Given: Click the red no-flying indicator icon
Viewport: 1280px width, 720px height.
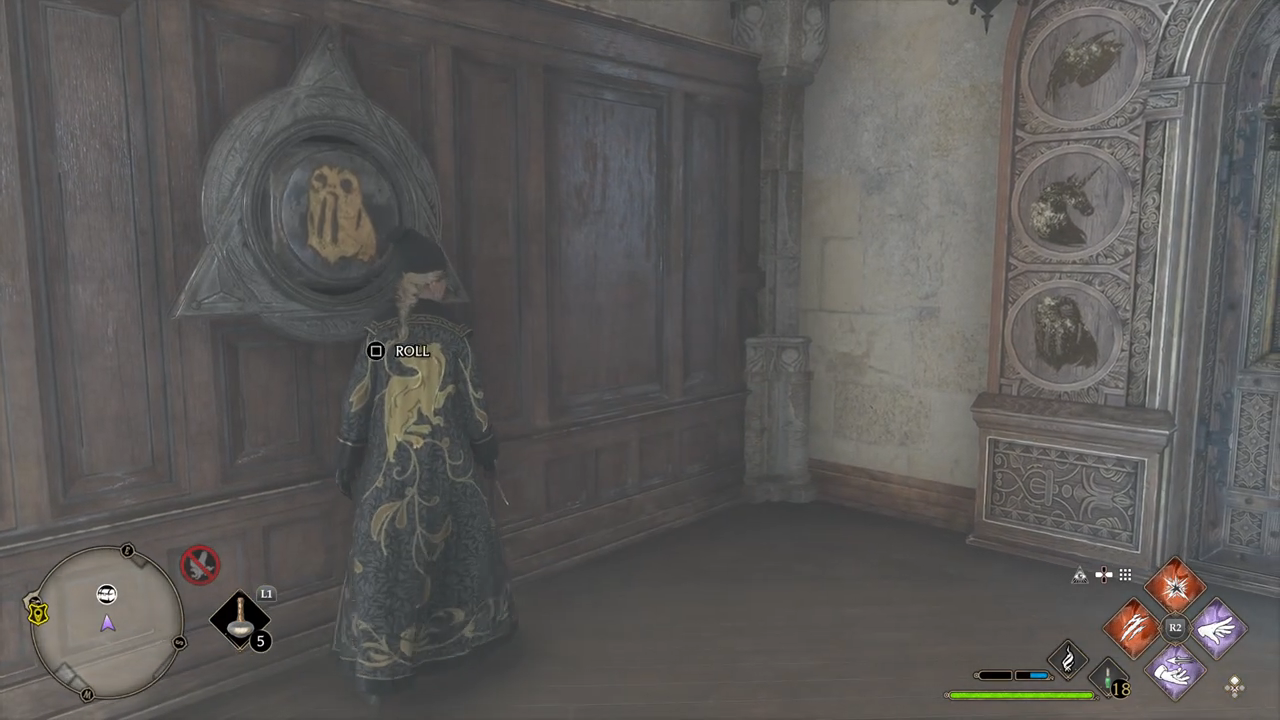Looking at the screenshot, I should pyautogui.click(x=200, y=565).
